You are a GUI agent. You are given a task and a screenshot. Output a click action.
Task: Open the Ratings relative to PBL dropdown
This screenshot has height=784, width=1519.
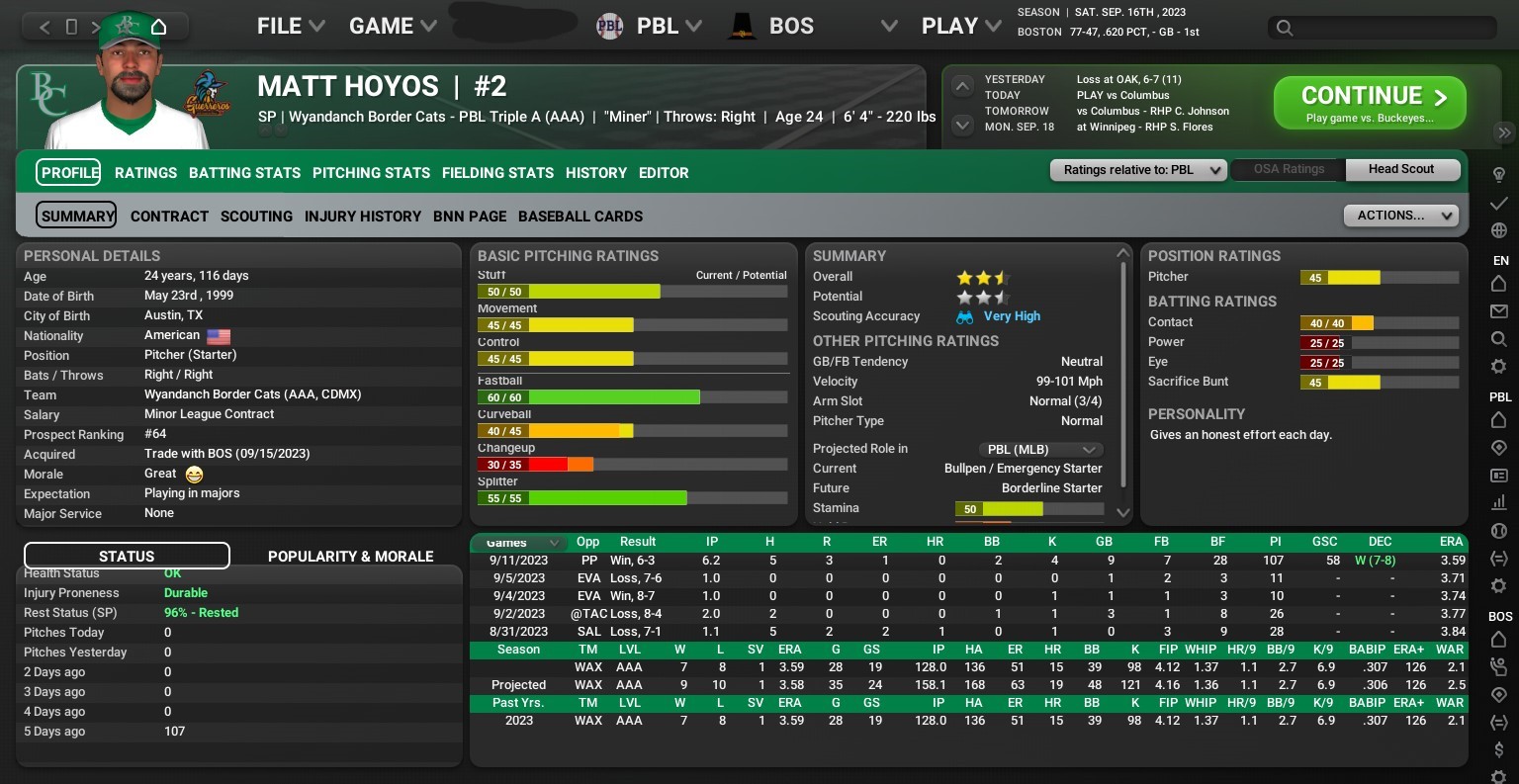1137,169
